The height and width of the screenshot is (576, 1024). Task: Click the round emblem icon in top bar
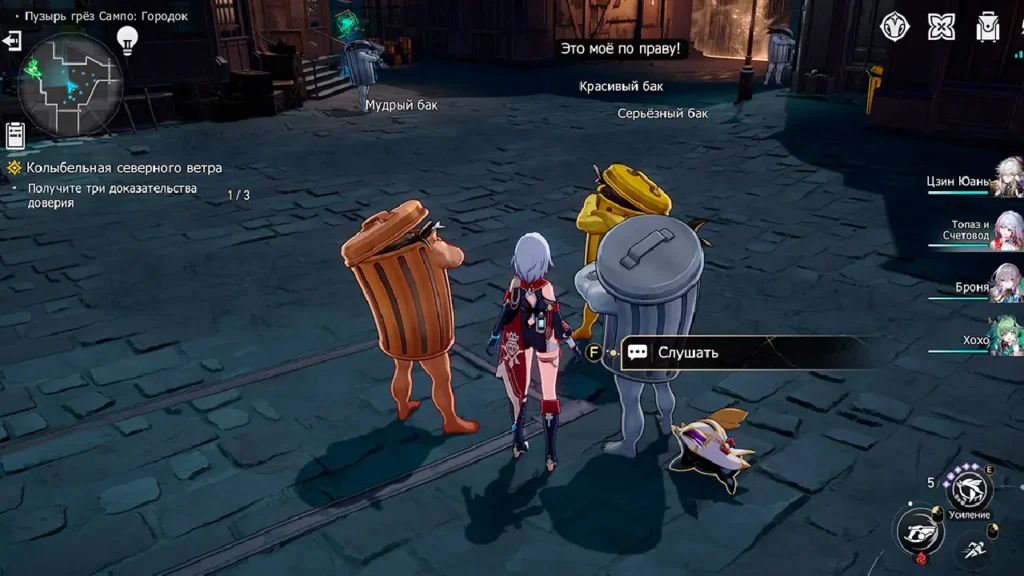pos(894,27)
